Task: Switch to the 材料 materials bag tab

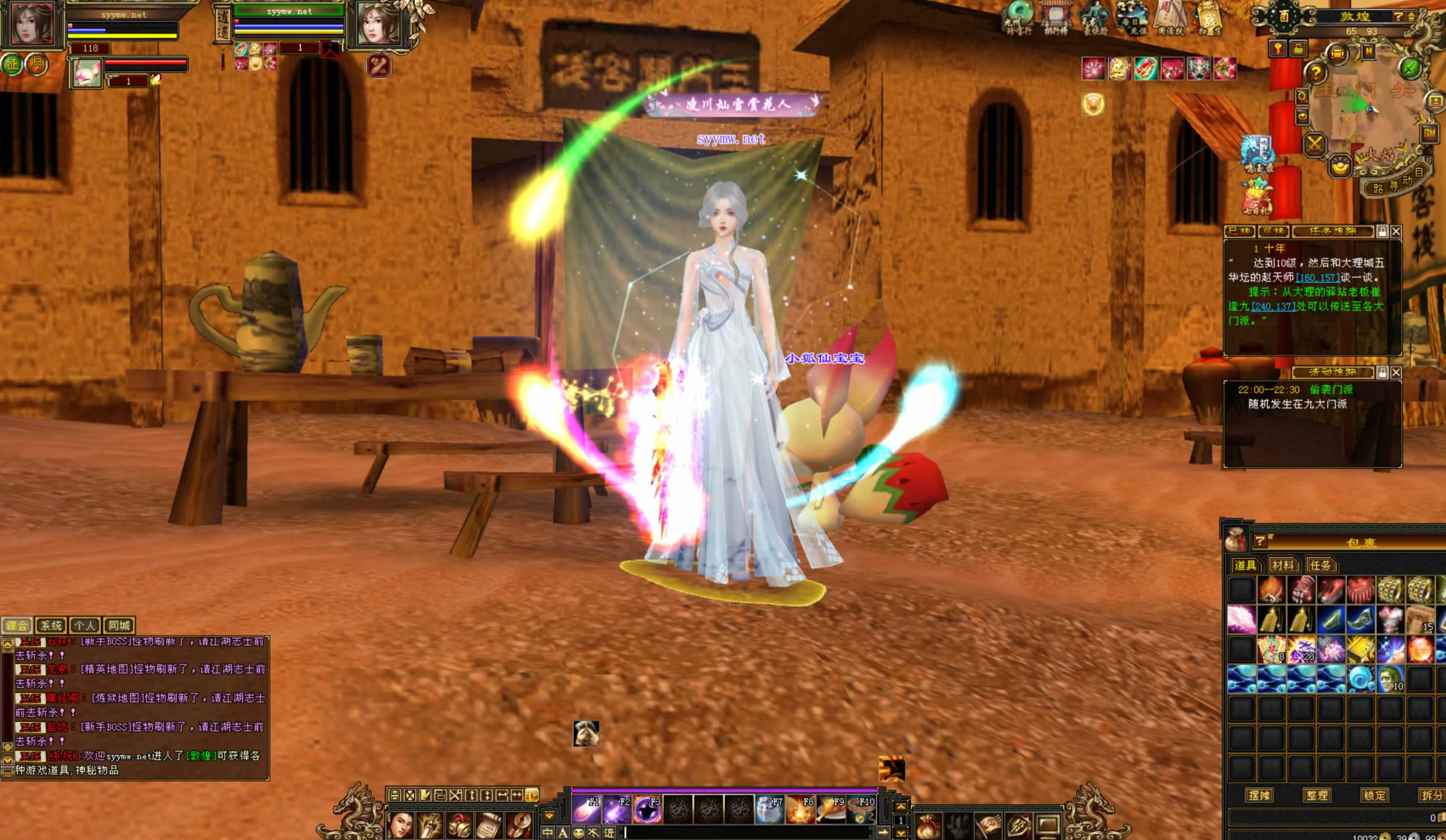Action: (x=1282, y=565)
